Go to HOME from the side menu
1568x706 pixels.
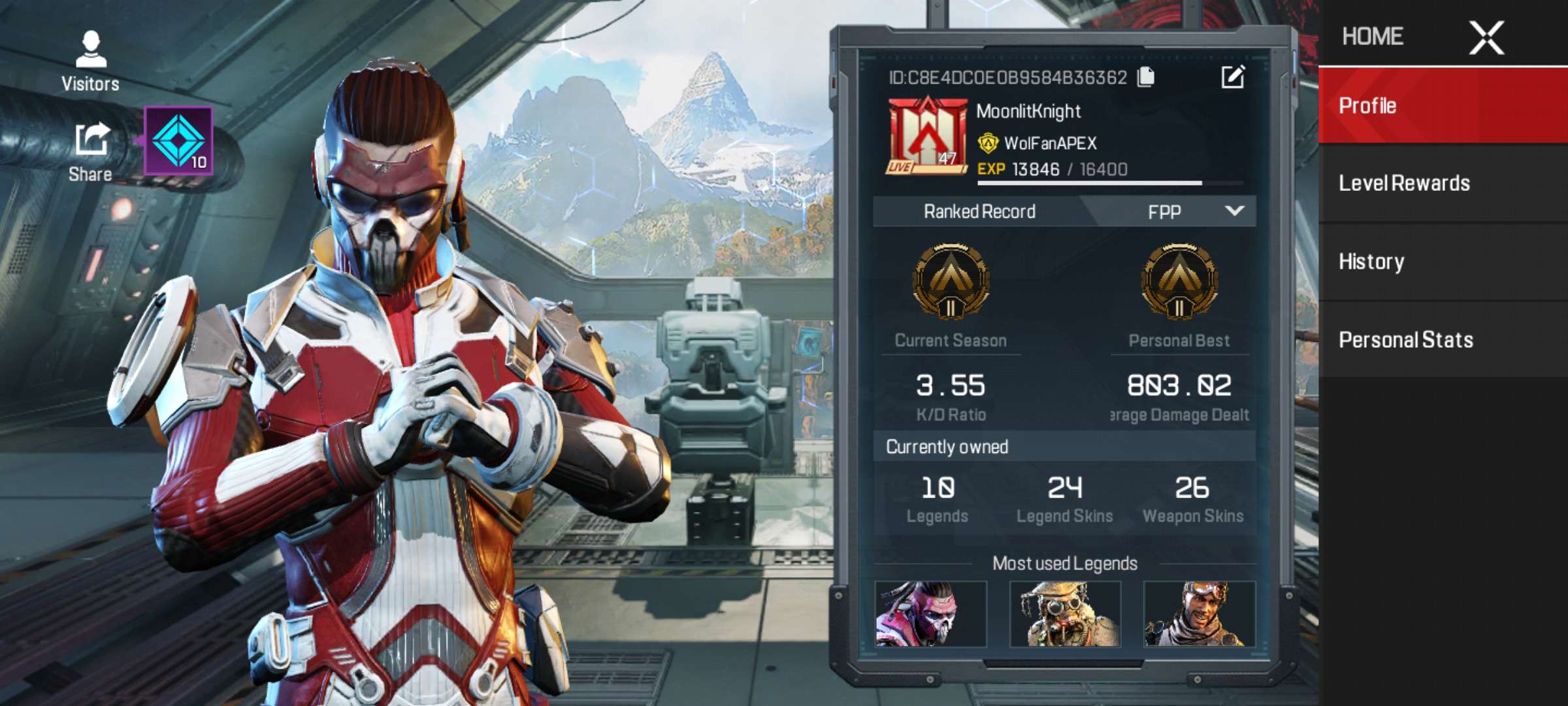1373,37
